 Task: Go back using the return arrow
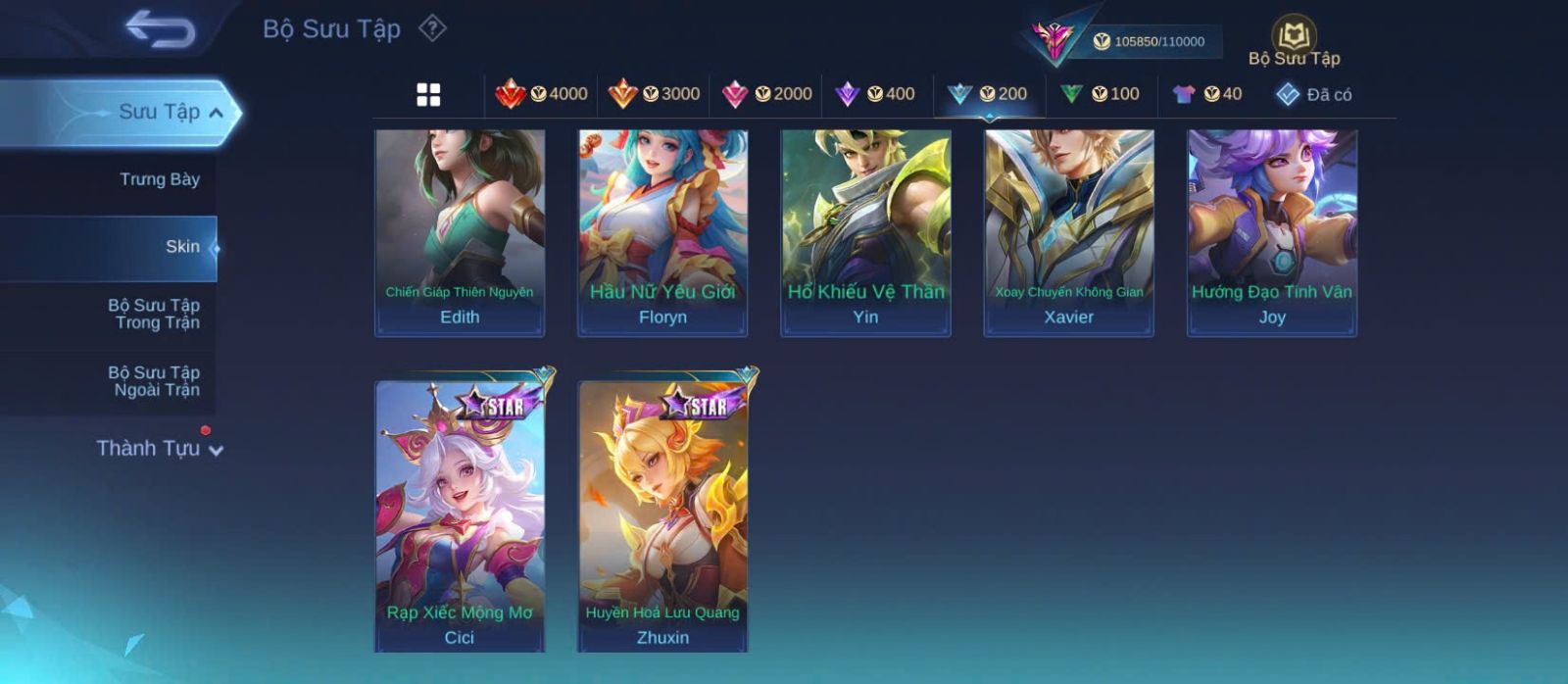pos(160,29)
